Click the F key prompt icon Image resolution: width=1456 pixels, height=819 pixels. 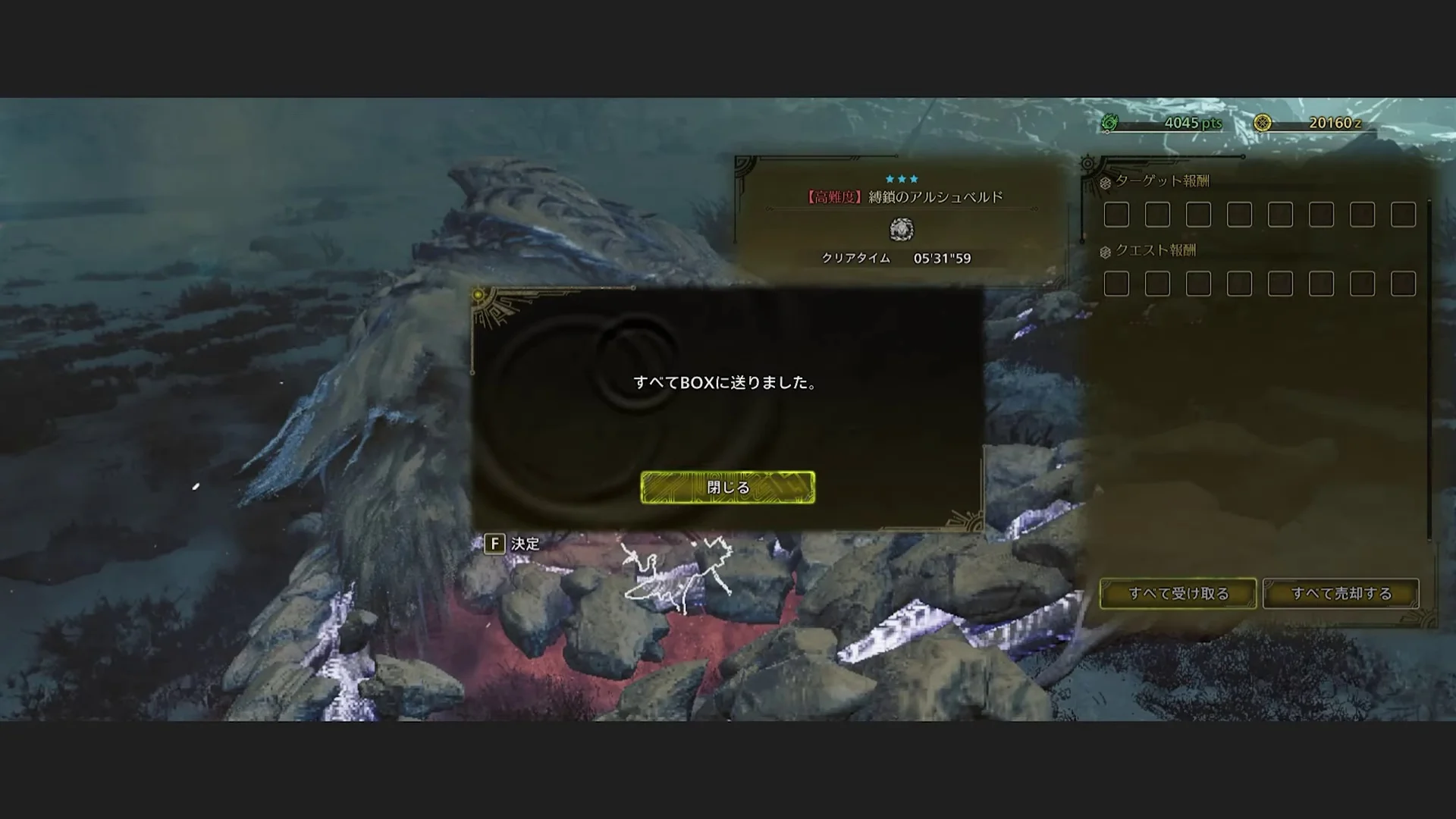pyautogui.click(x=495, y=545)
